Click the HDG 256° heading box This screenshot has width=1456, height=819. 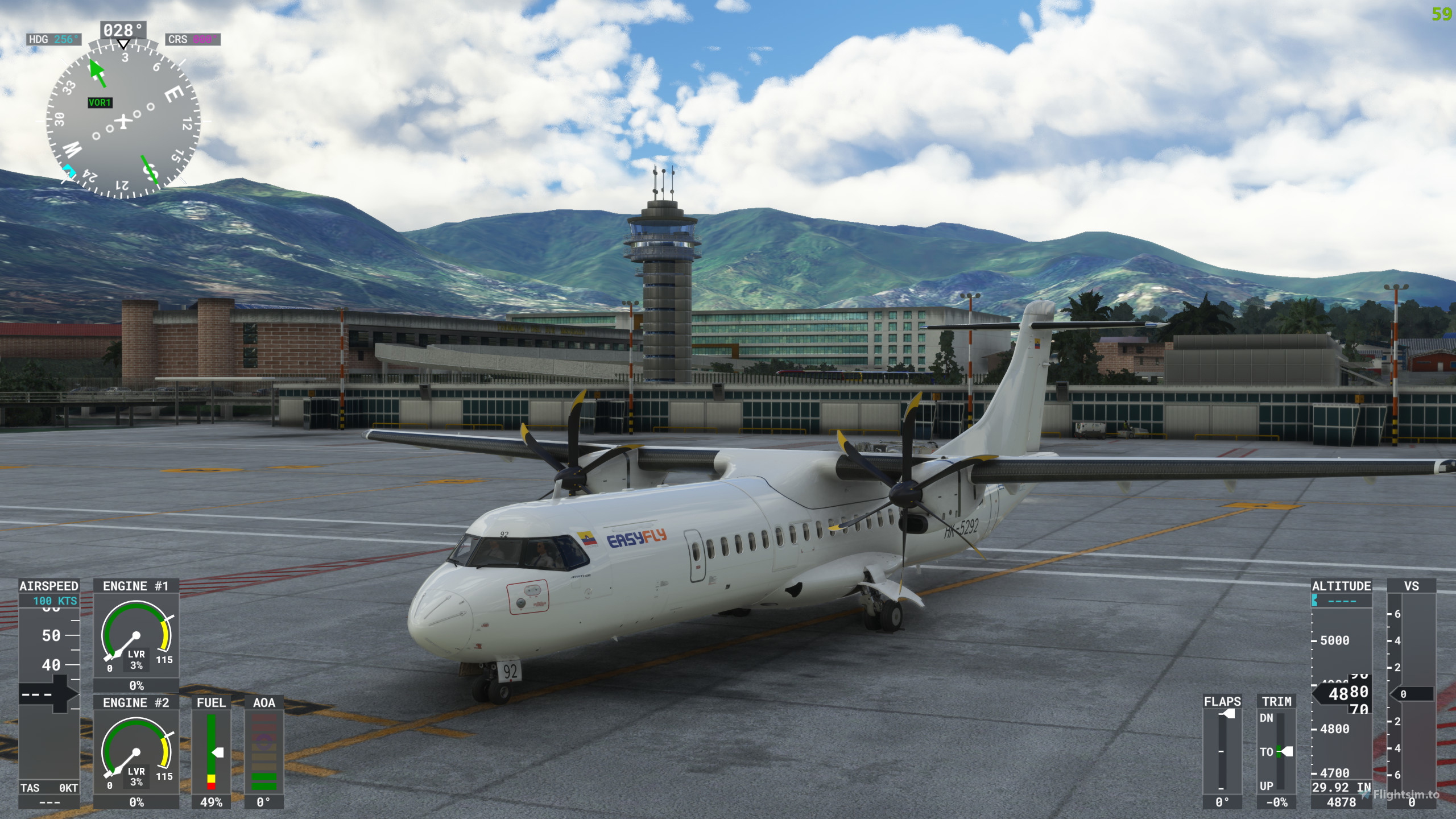[x=54, y=39]
